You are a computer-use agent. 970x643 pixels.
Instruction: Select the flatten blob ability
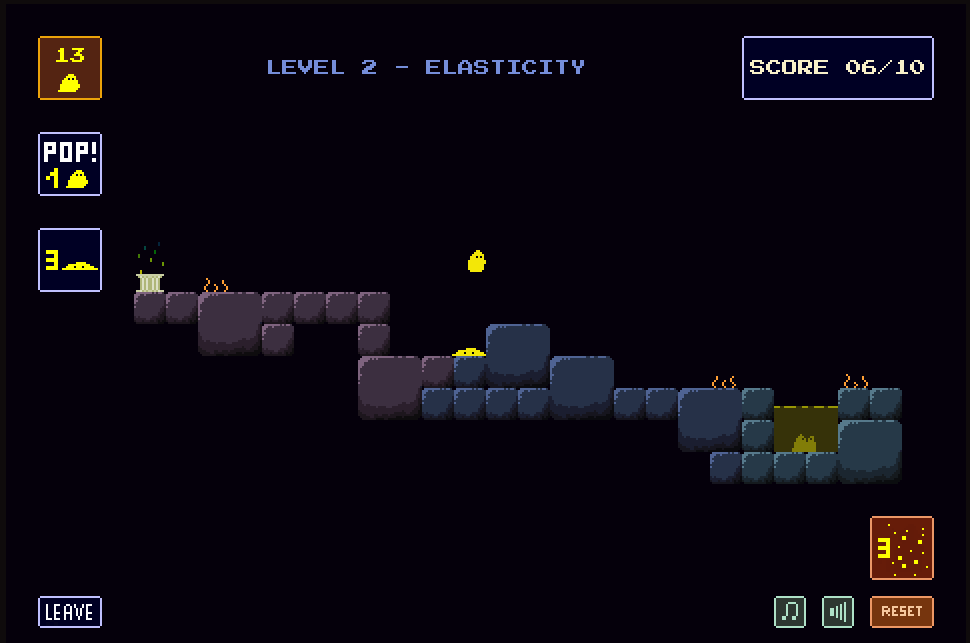click(x=70, y=260)
